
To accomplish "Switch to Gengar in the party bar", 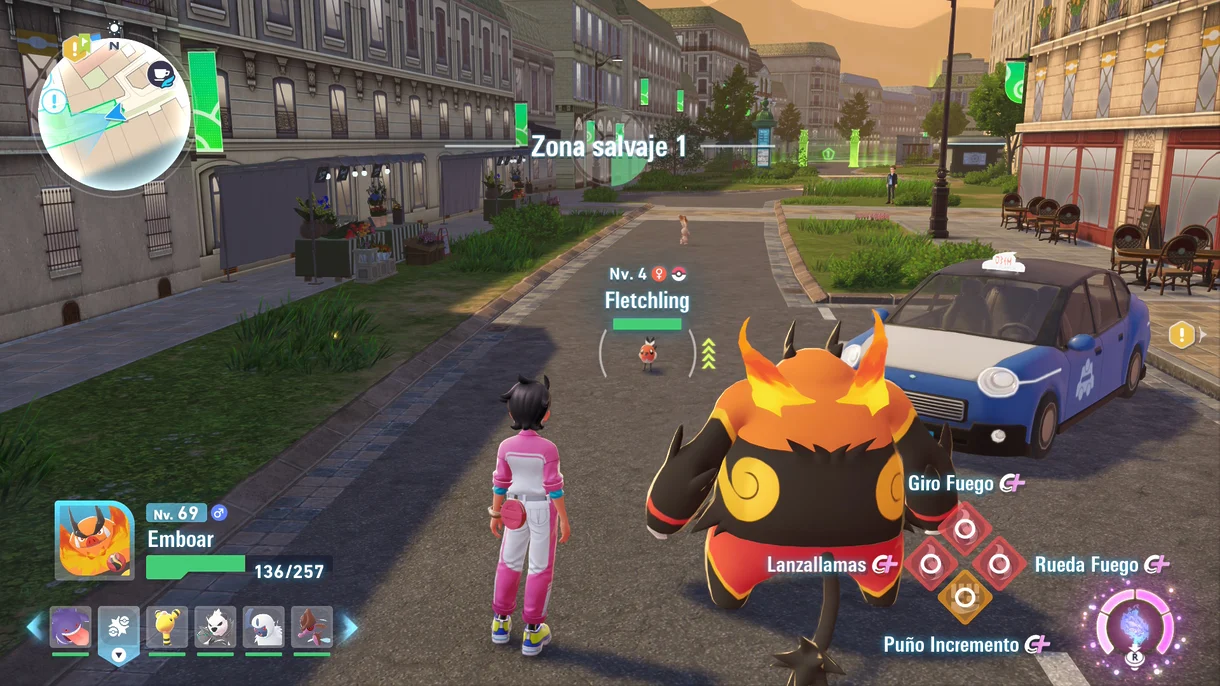I will click(70, 627).
